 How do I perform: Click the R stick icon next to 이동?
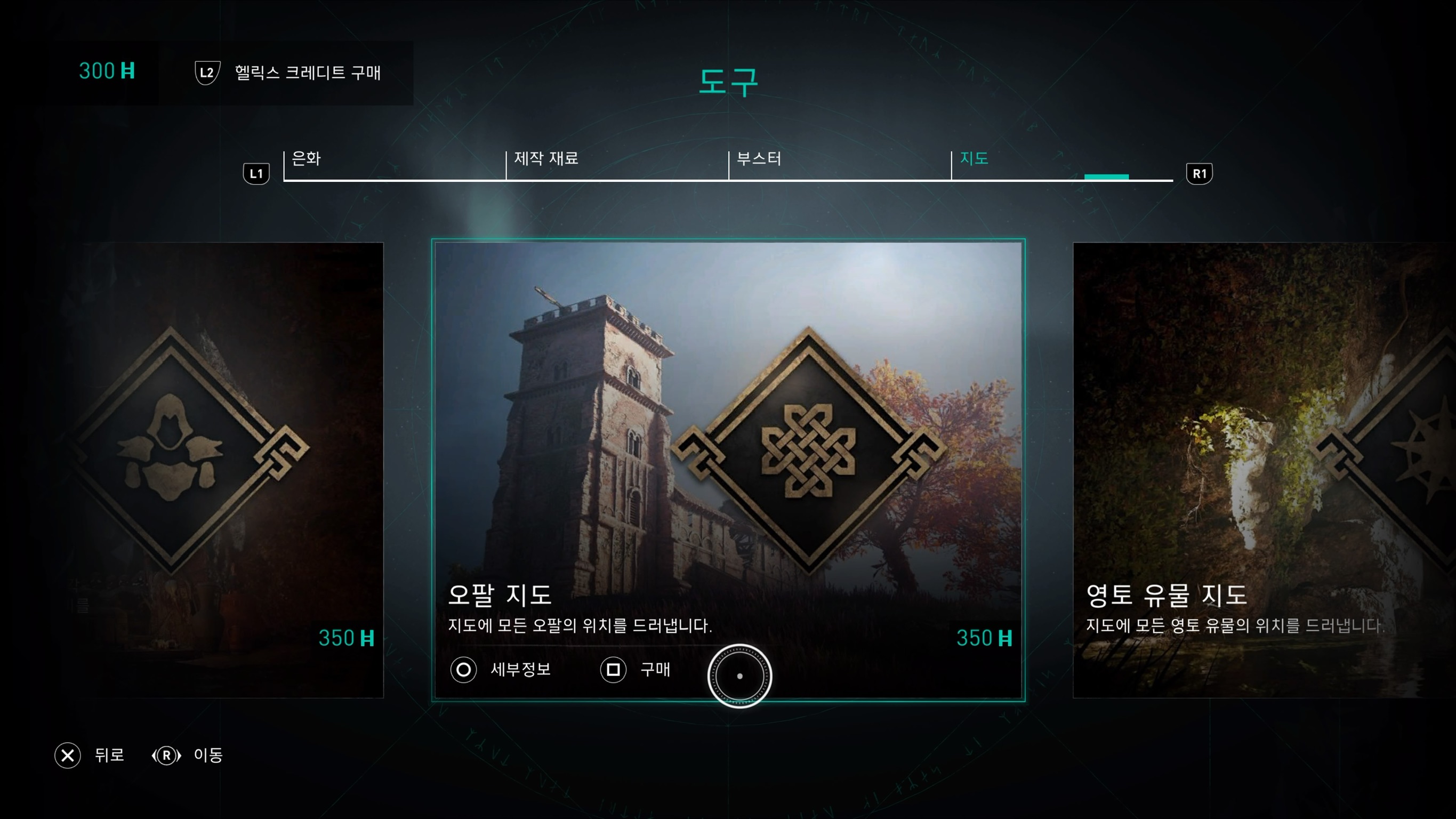[166, 756]
